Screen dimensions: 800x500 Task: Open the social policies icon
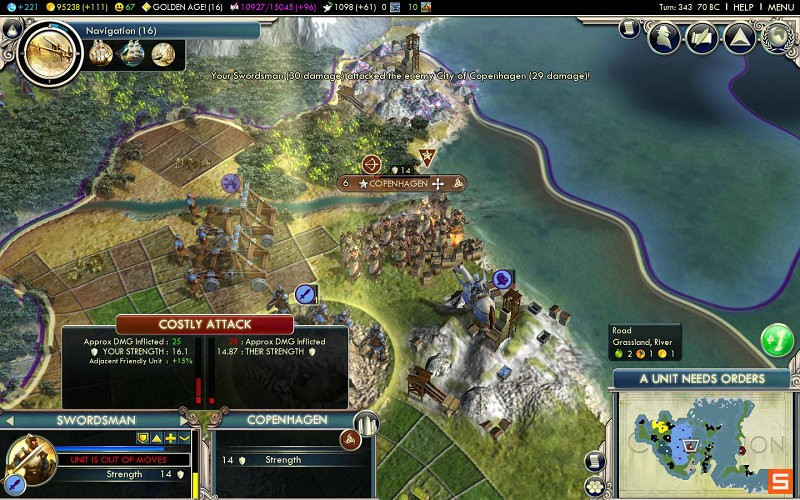[703, 38]
